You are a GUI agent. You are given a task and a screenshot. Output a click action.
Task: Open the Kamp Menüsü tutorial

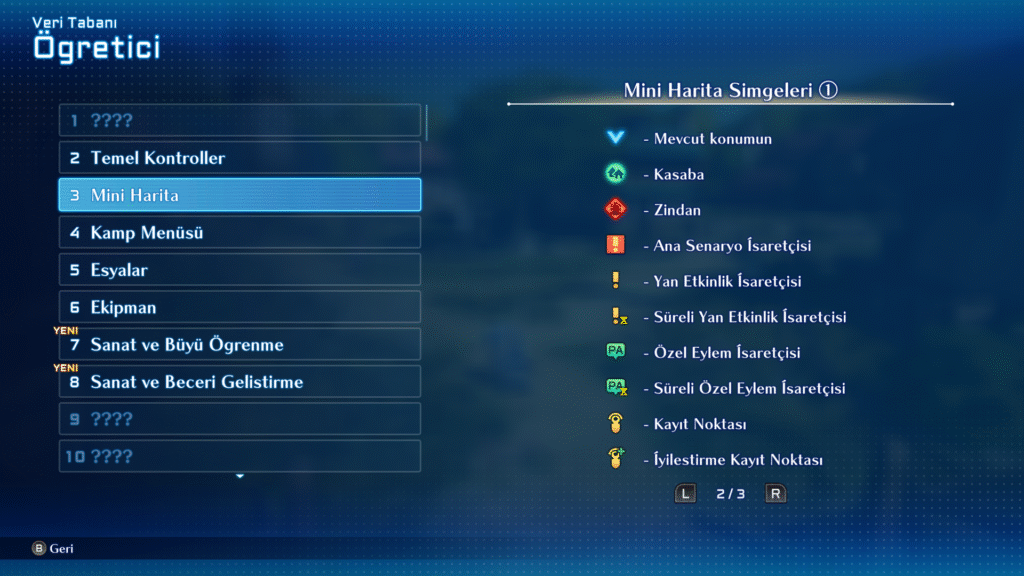pyautogui.click(x=240, y=233)
